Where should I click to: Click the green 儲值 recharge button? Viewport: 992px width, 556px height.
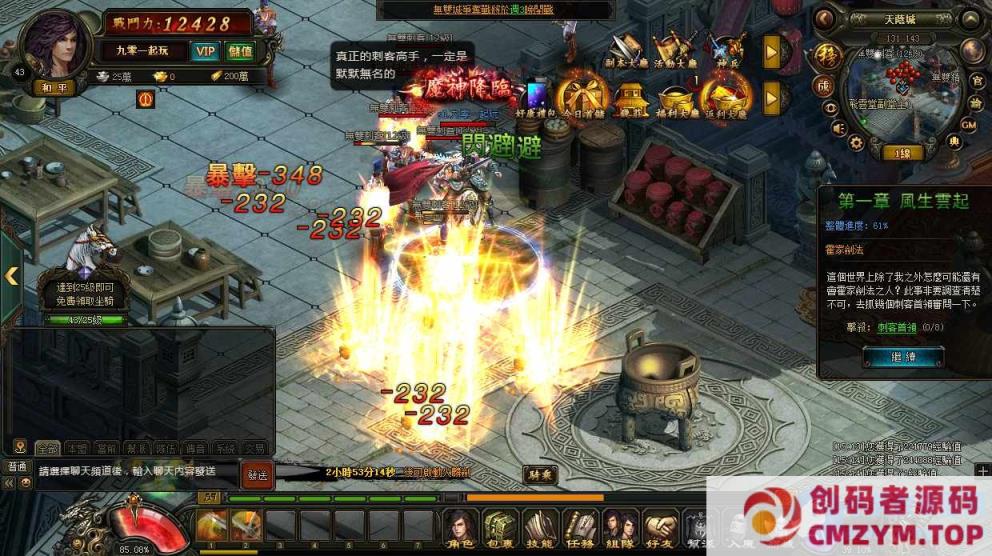pos(240,50)
